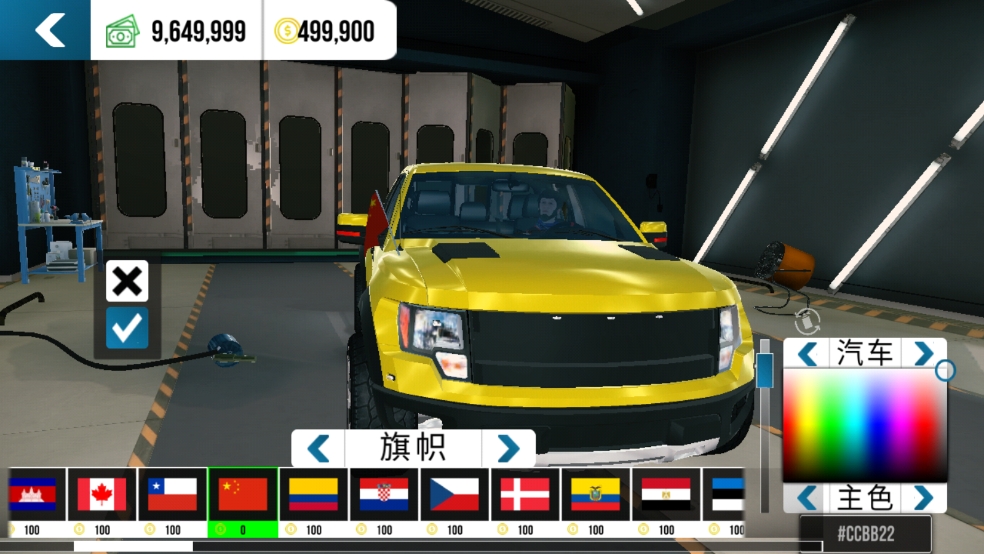Switch to next category right of 旗帜
Image resolution: width=984 pixels, height=554 pixels.
tap(508, 448)
